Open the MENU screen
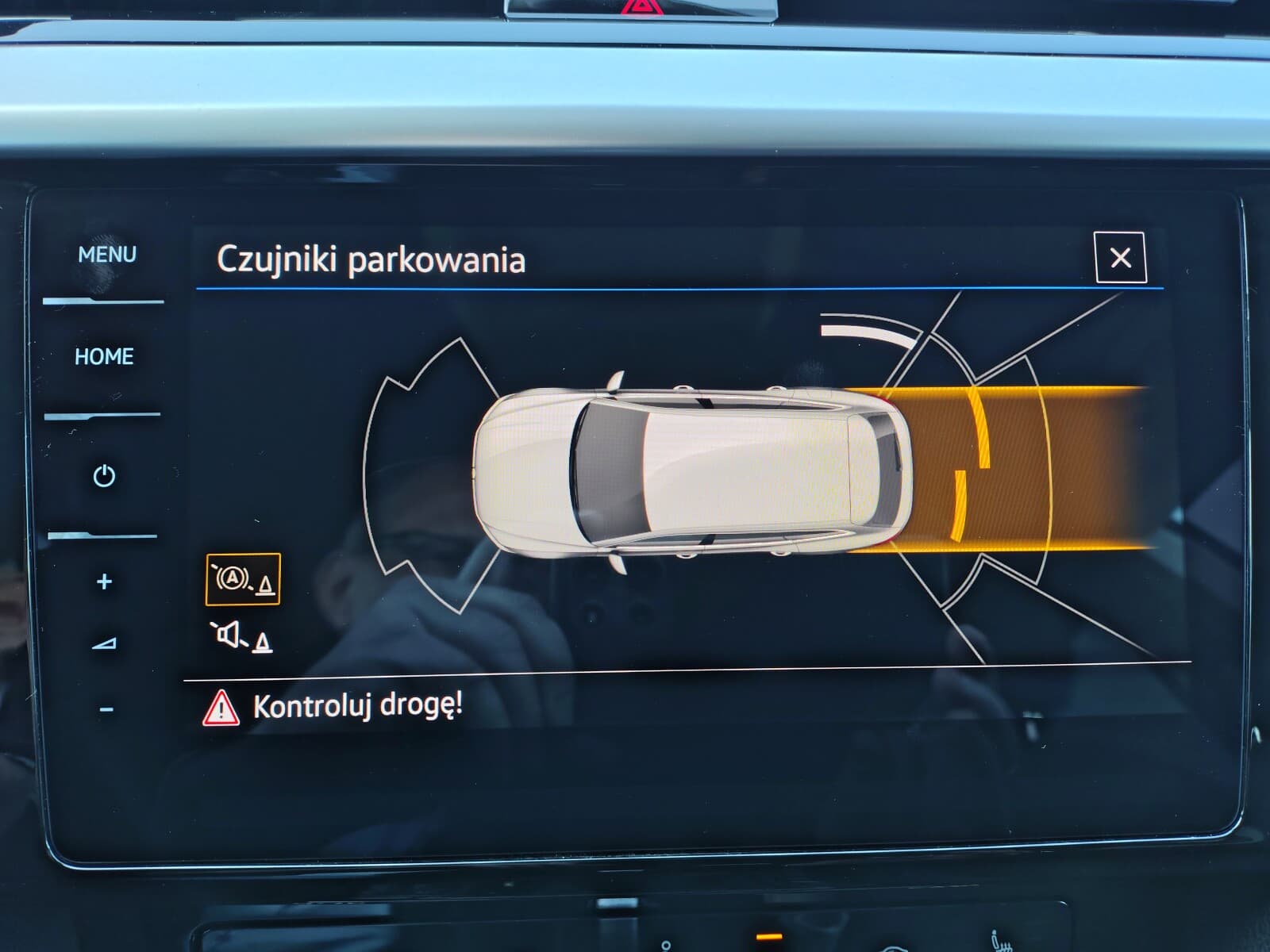 point(107,254)
